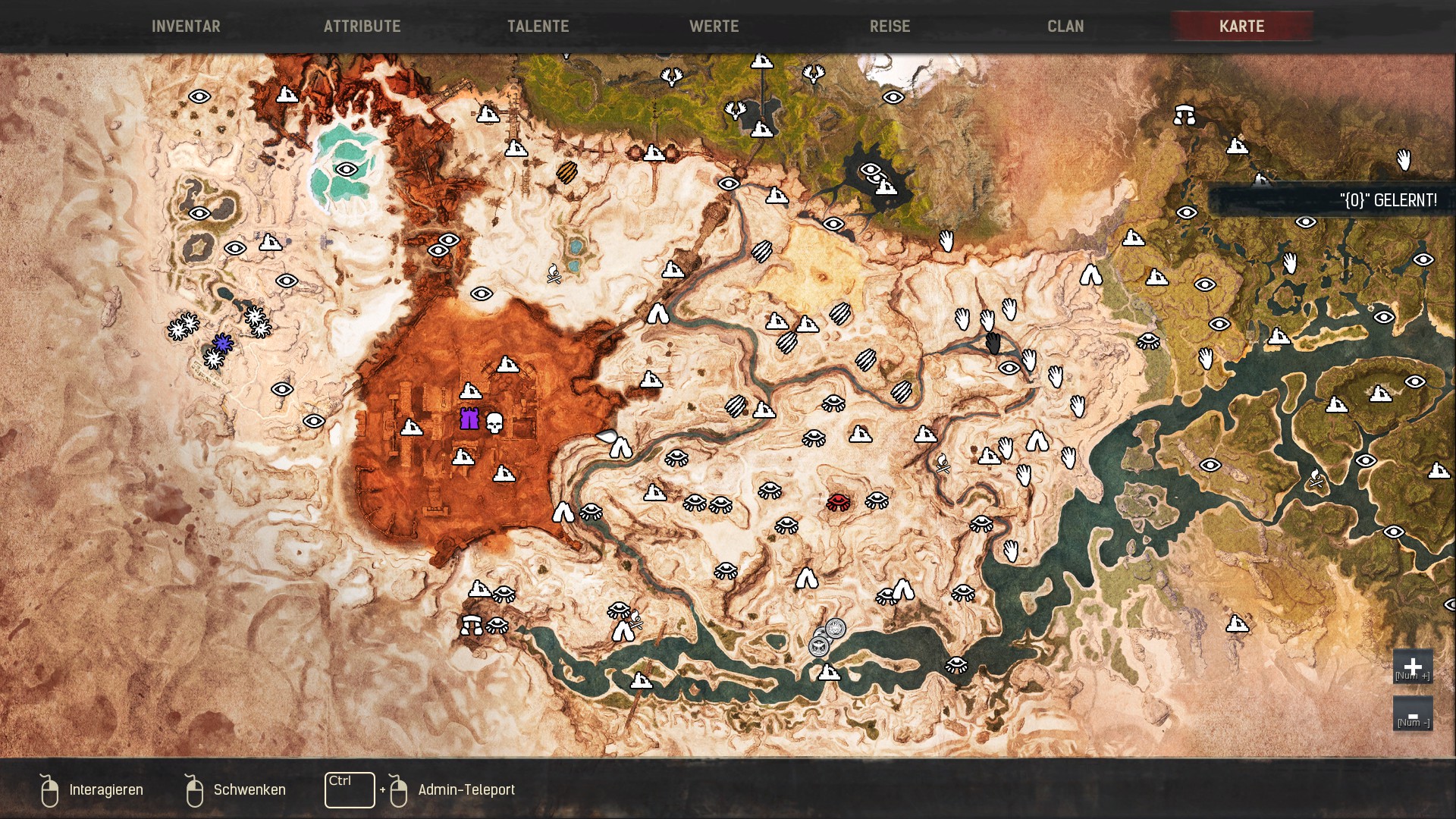Show the Talente tab
Screen dimensions: 1456x819
538,27
